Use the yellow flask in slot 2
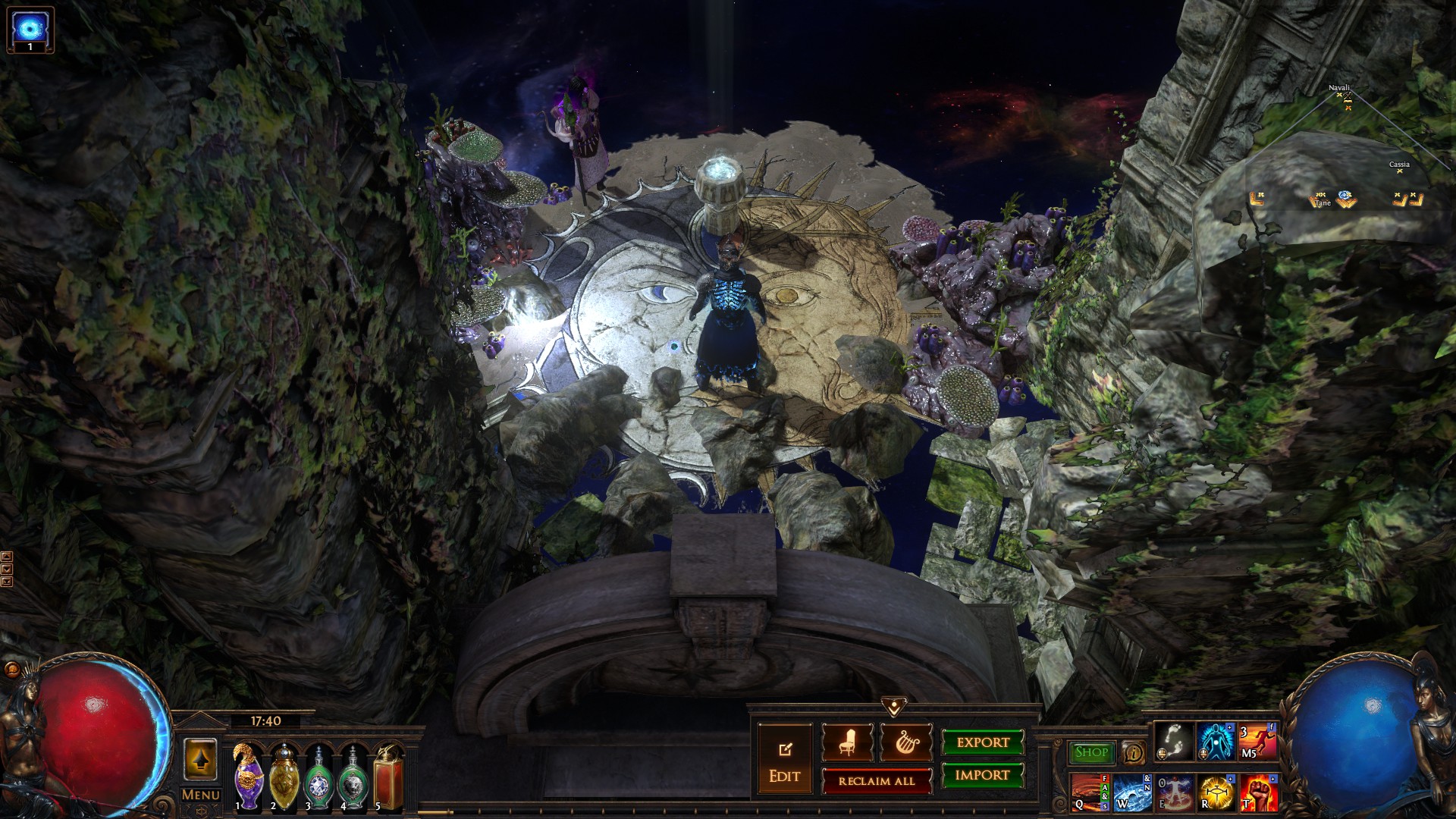Image resolution: width=1456 pixels, height=819 pixels. tap(284, 777)
